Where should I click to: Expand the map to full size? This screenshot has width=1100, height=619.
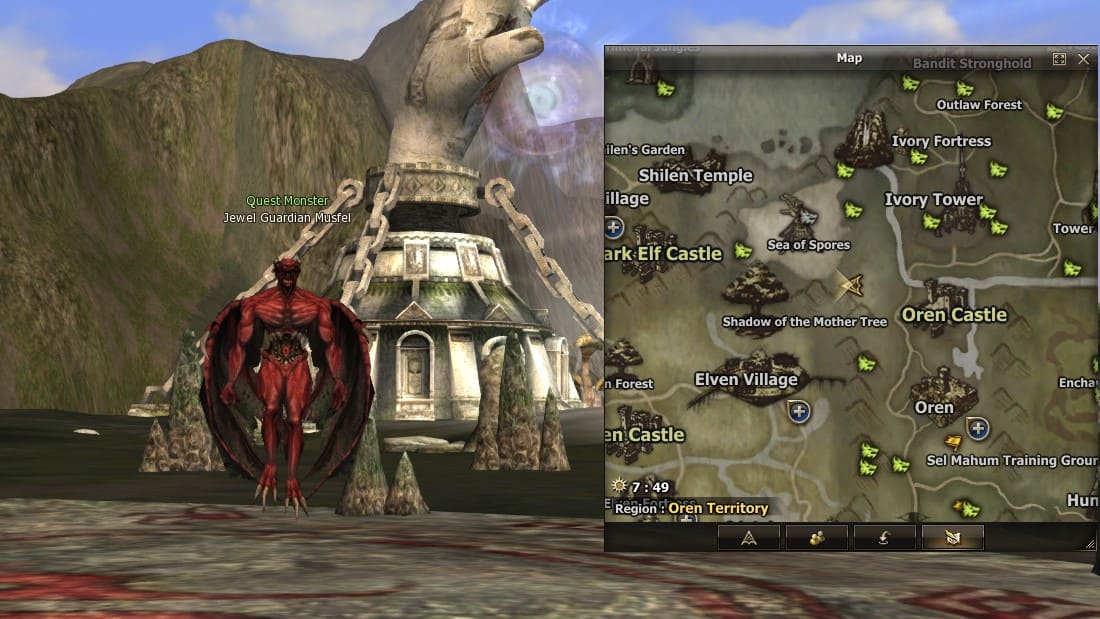click(1059, 59)
